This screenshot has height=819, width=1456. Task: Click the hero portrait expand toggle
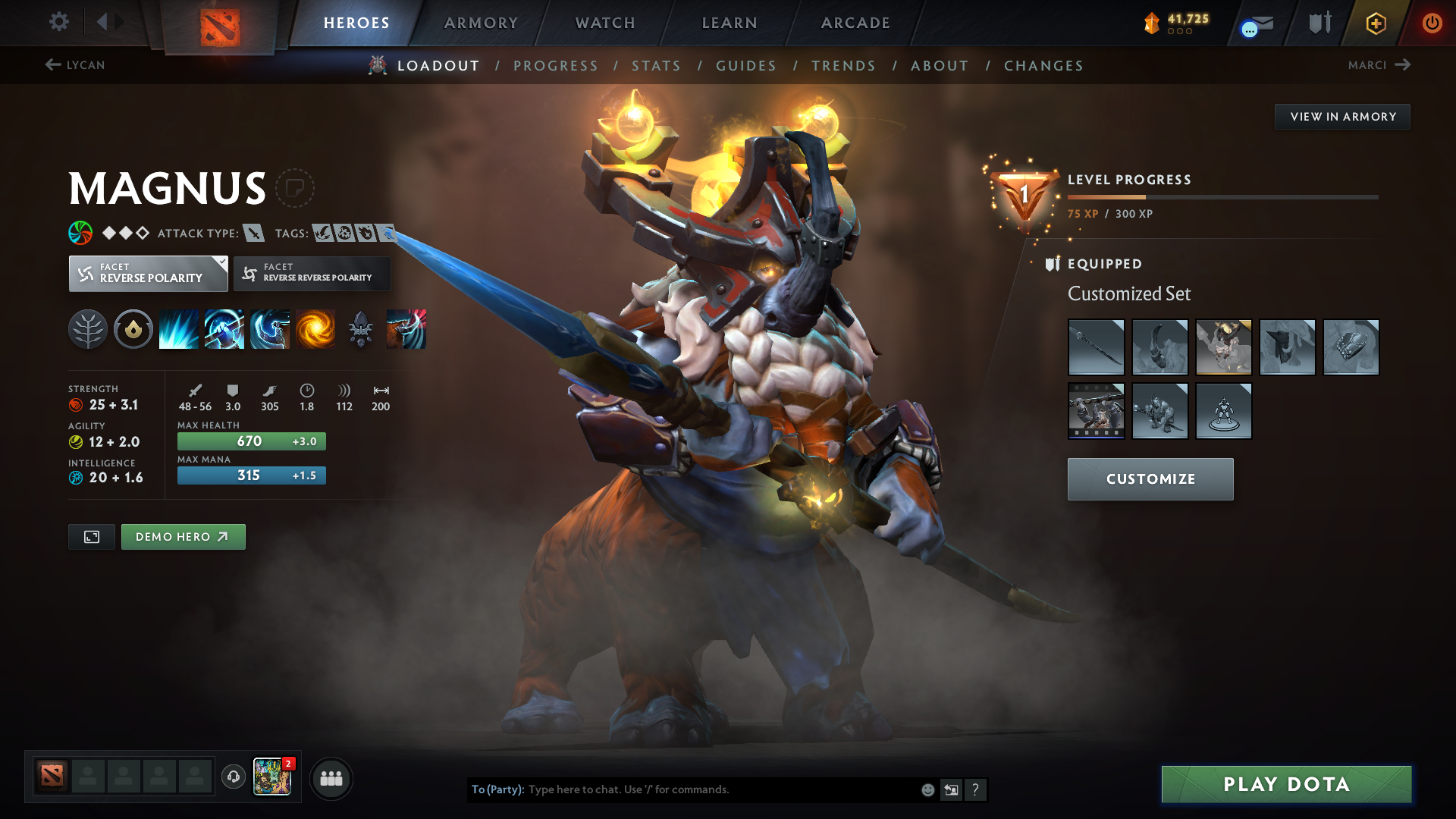91,536
